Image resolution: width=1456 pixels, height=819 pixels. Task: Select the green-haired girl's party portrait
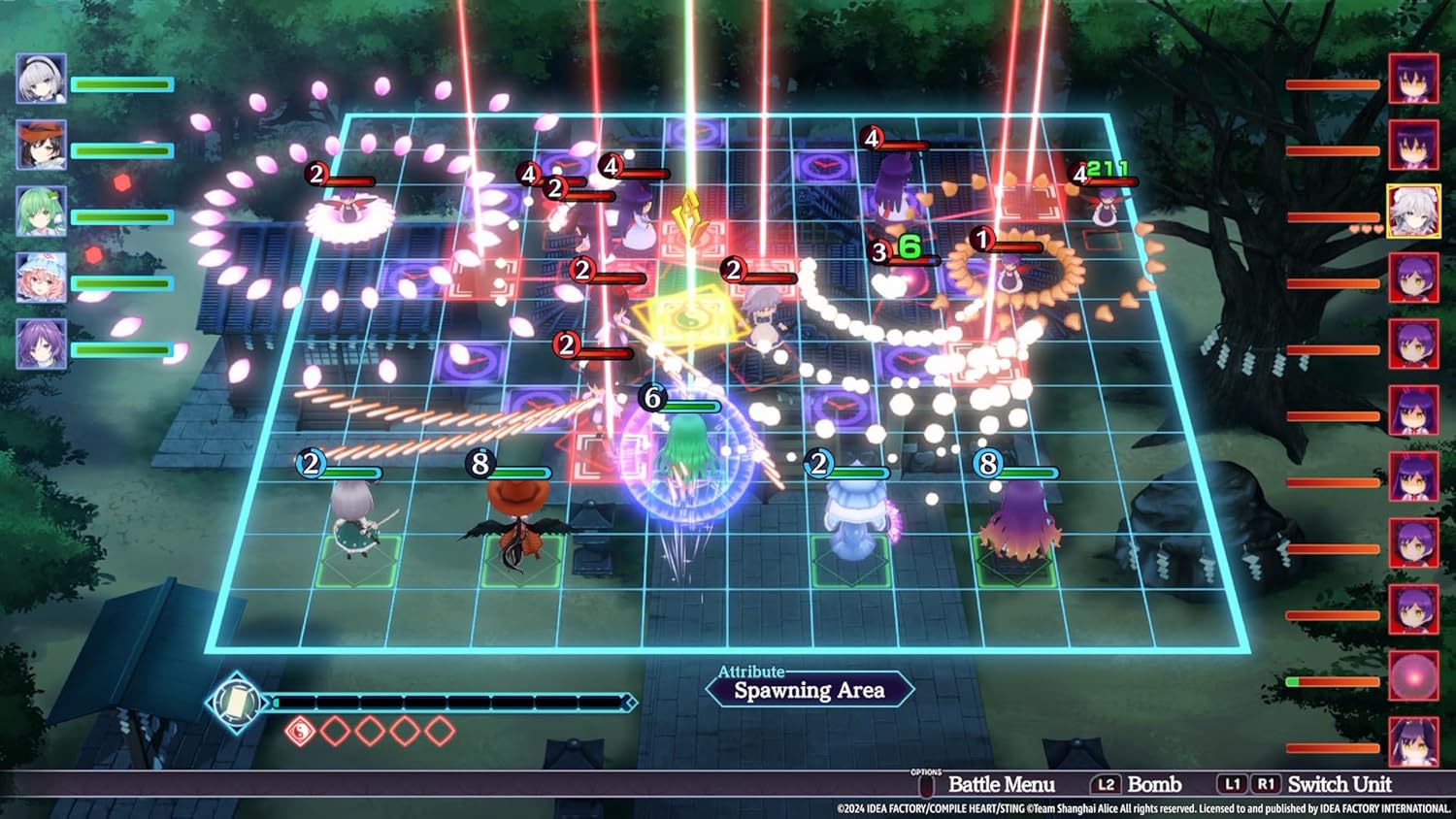click(x=41, y=212)
